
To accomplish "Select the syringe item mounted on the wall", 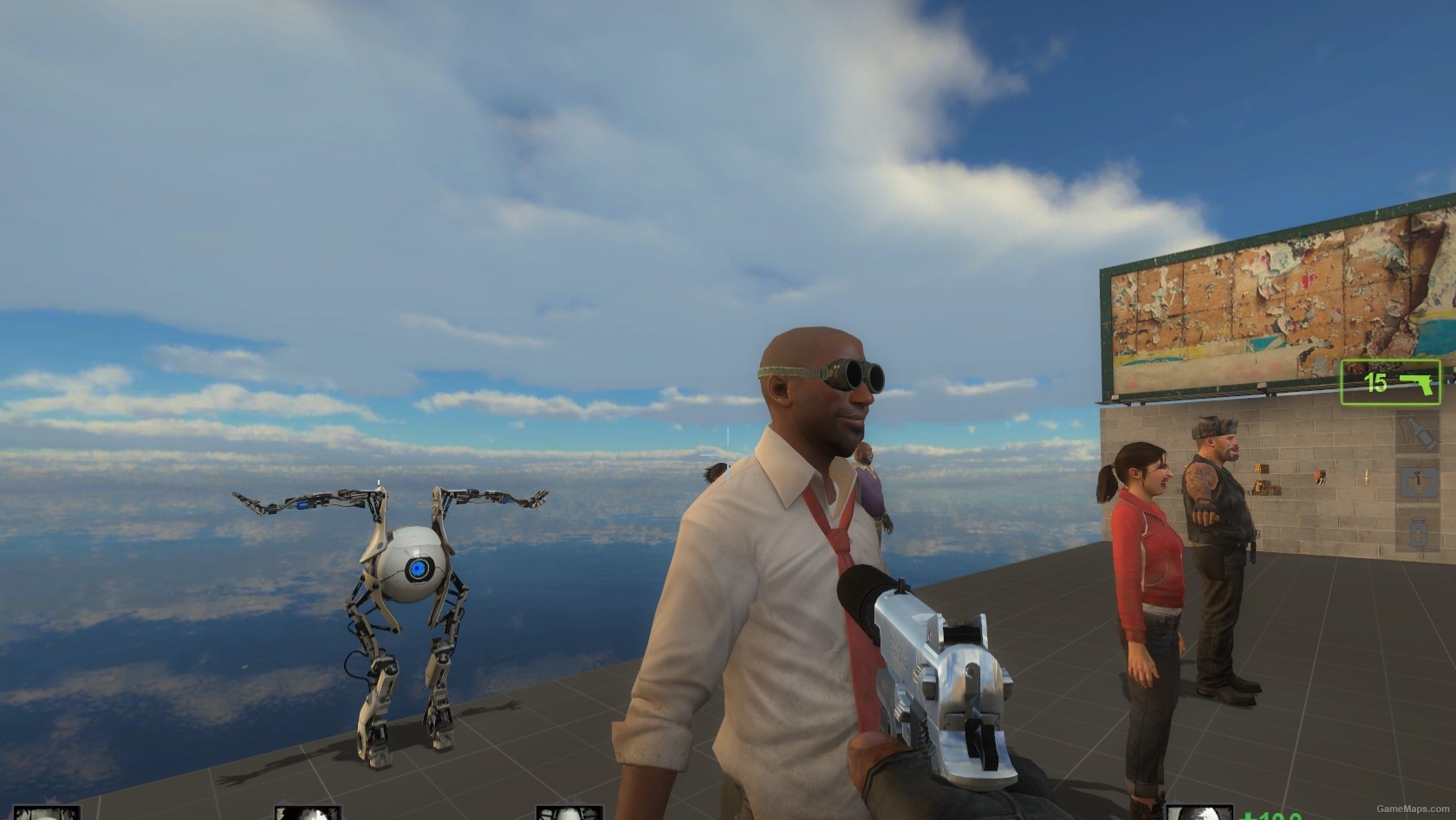I will 1367,476.
